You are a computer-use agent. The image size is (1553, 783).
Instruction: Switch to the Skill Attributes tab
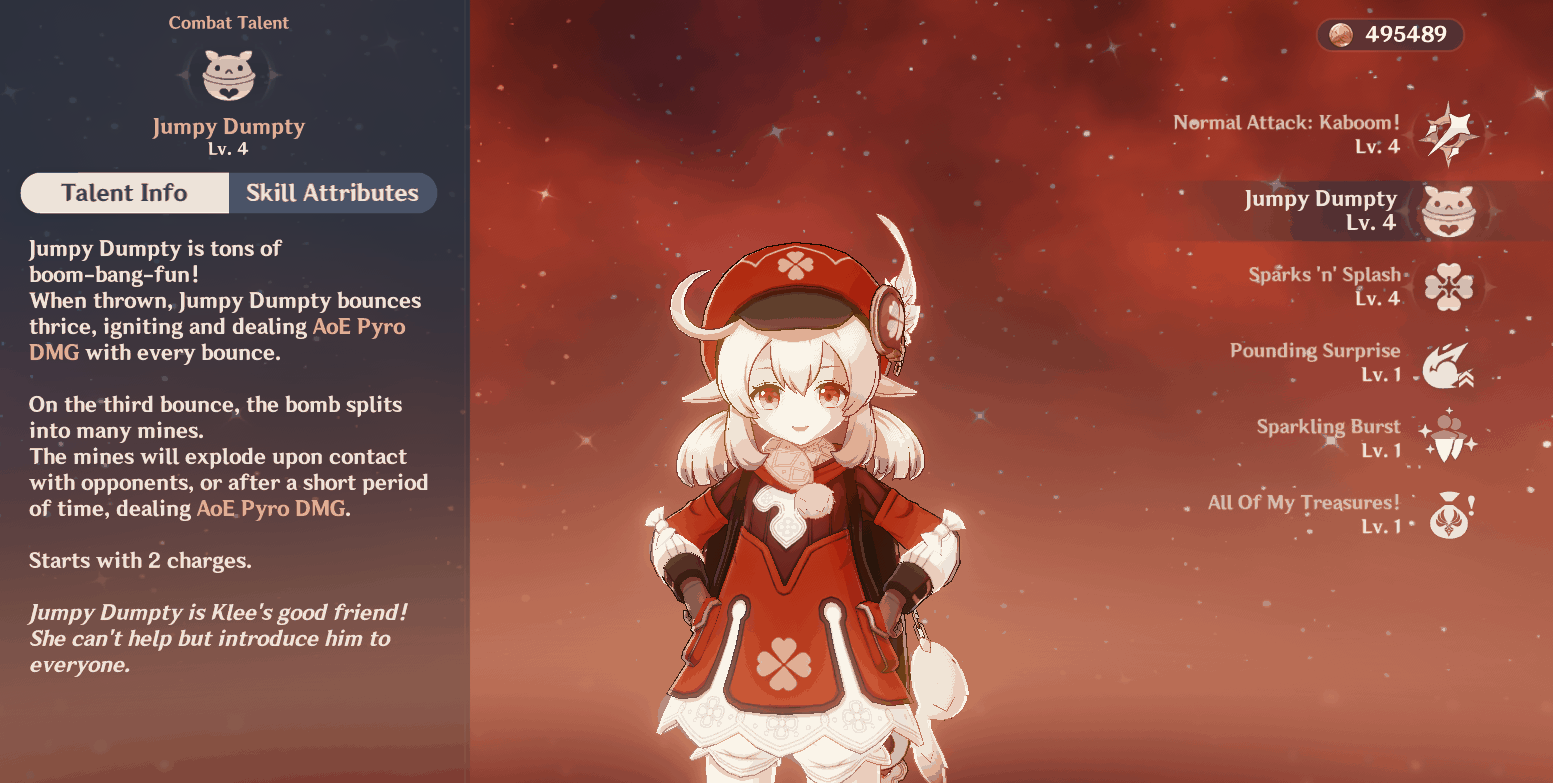point(332,193)
